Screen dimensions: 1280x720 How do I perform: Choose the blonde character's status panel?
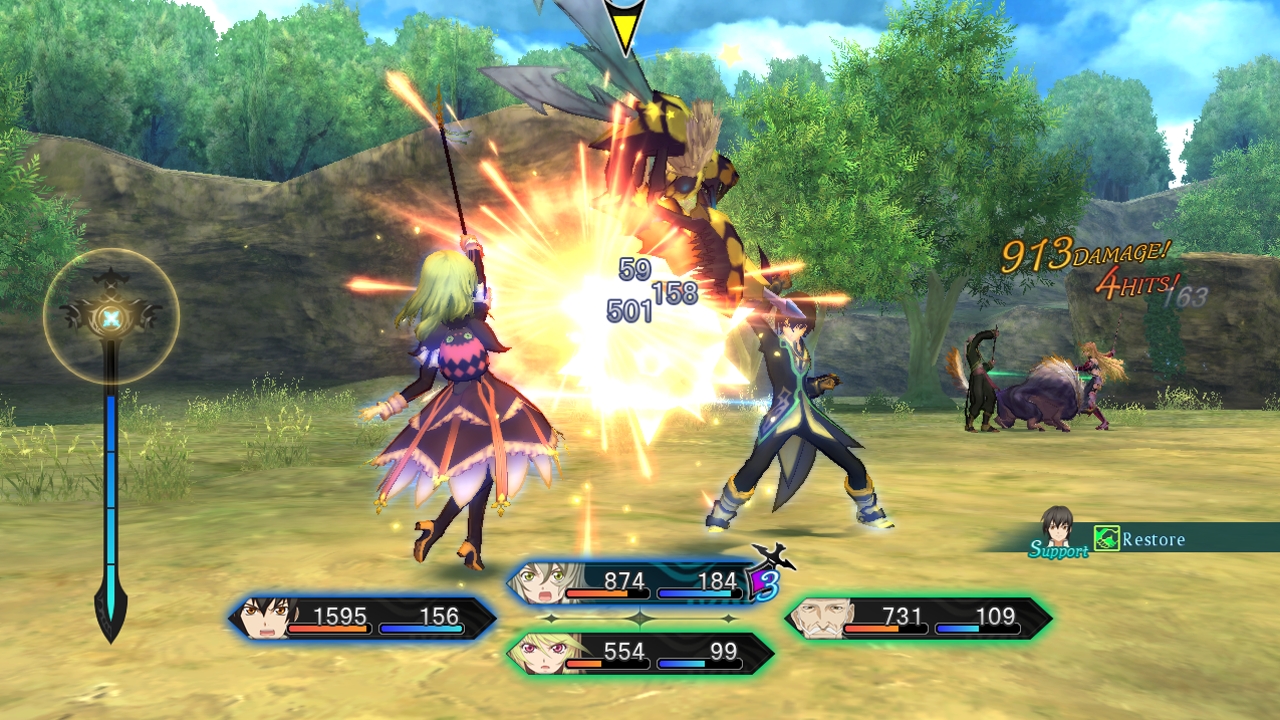[640, 654]
